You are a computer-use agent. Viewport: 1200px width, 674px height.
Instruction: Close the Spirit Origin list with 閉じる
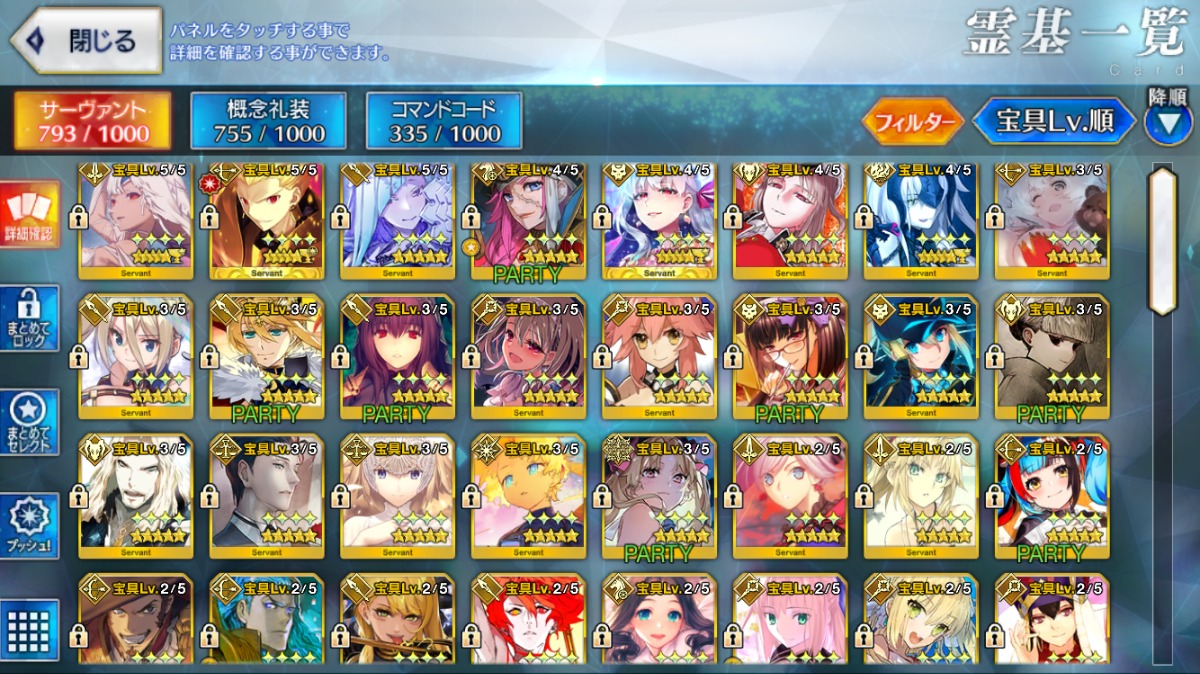[86, 40]
